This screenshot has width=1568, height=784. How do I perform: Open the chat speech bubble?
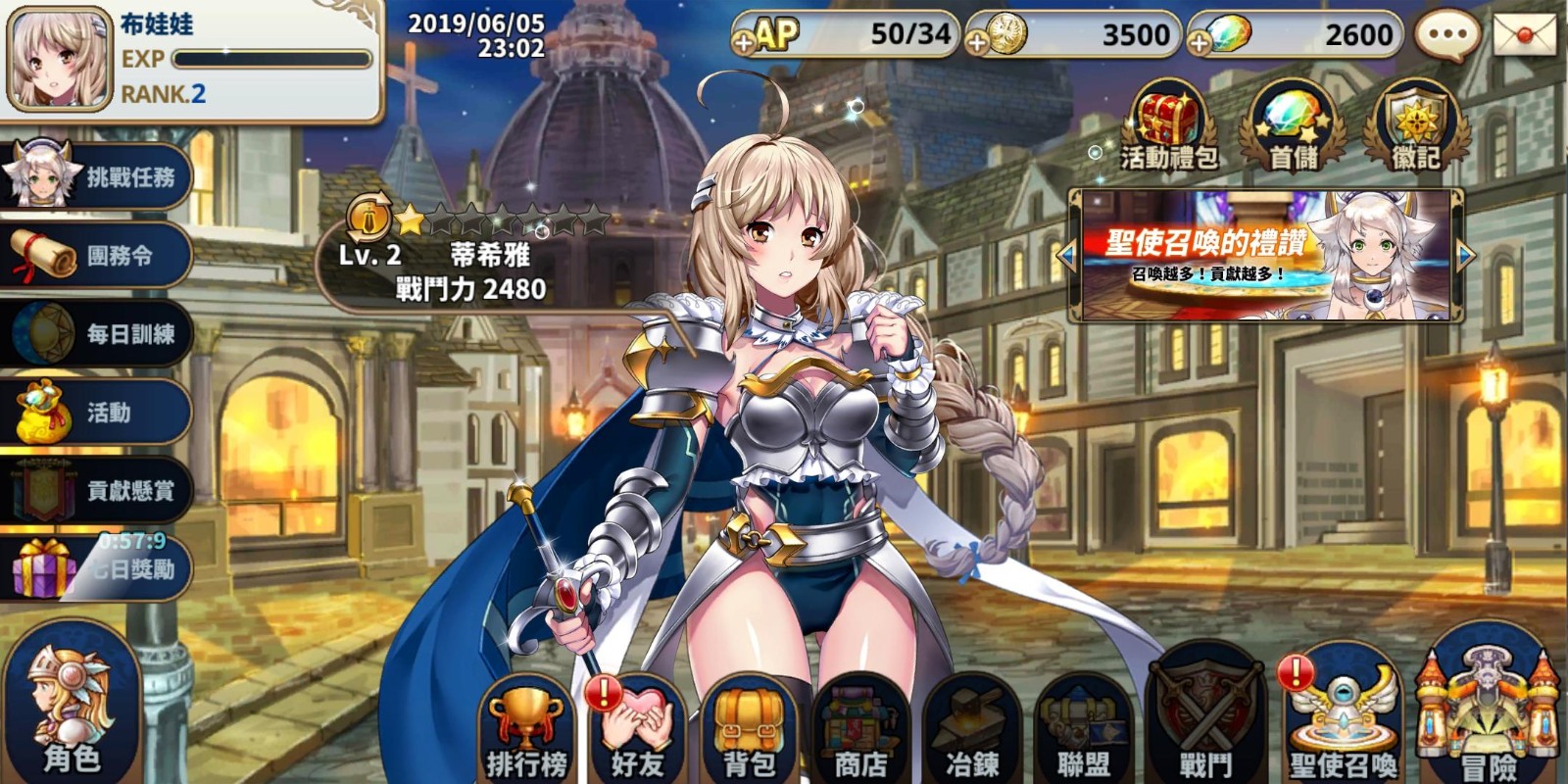click(x=1447, y=35)
